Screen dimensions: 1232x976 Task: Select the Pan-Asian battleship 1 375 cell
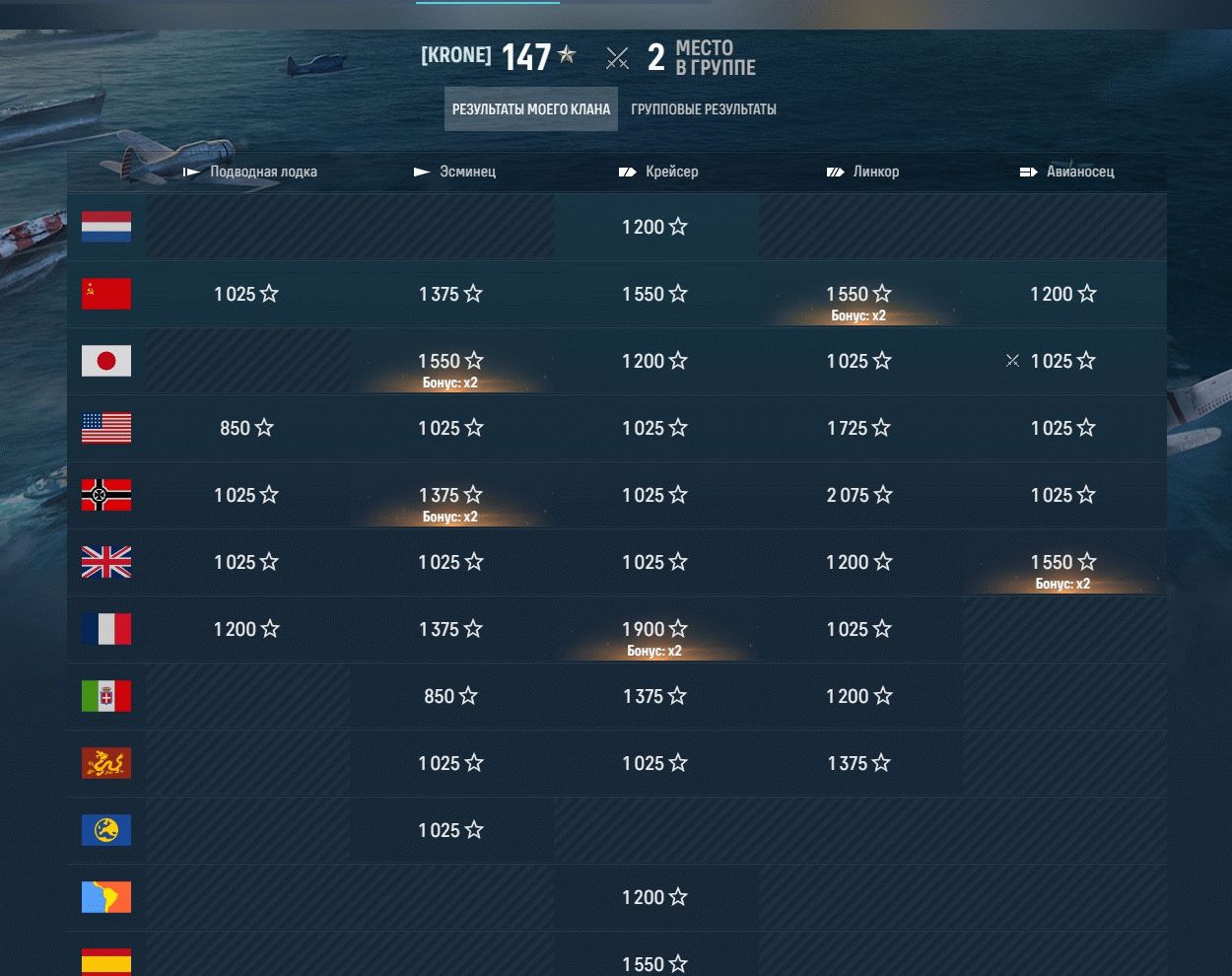point(858,763)
